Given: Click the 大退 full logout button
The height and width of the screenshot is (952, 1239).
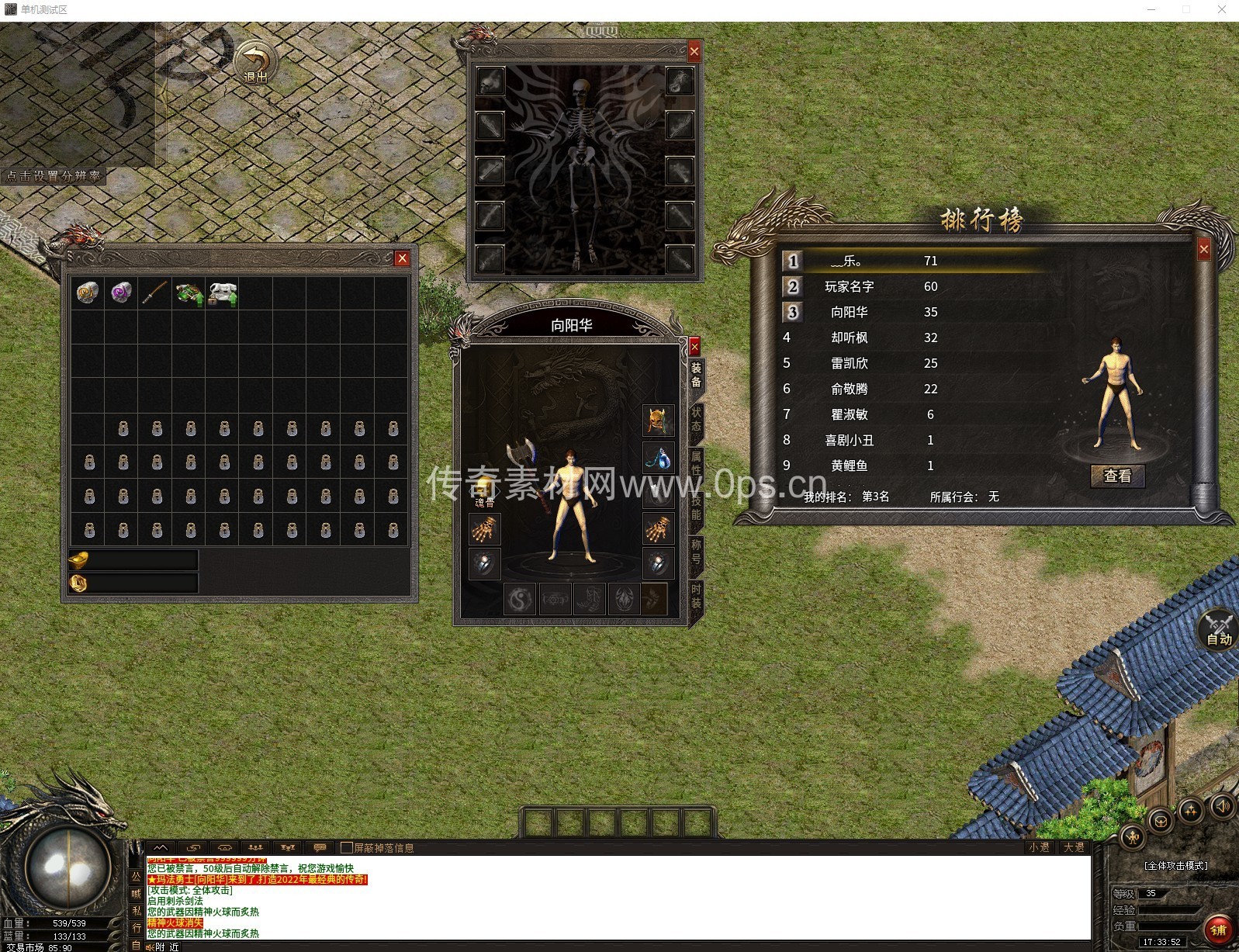Looking at the screenshot, I should [1074, 847].
